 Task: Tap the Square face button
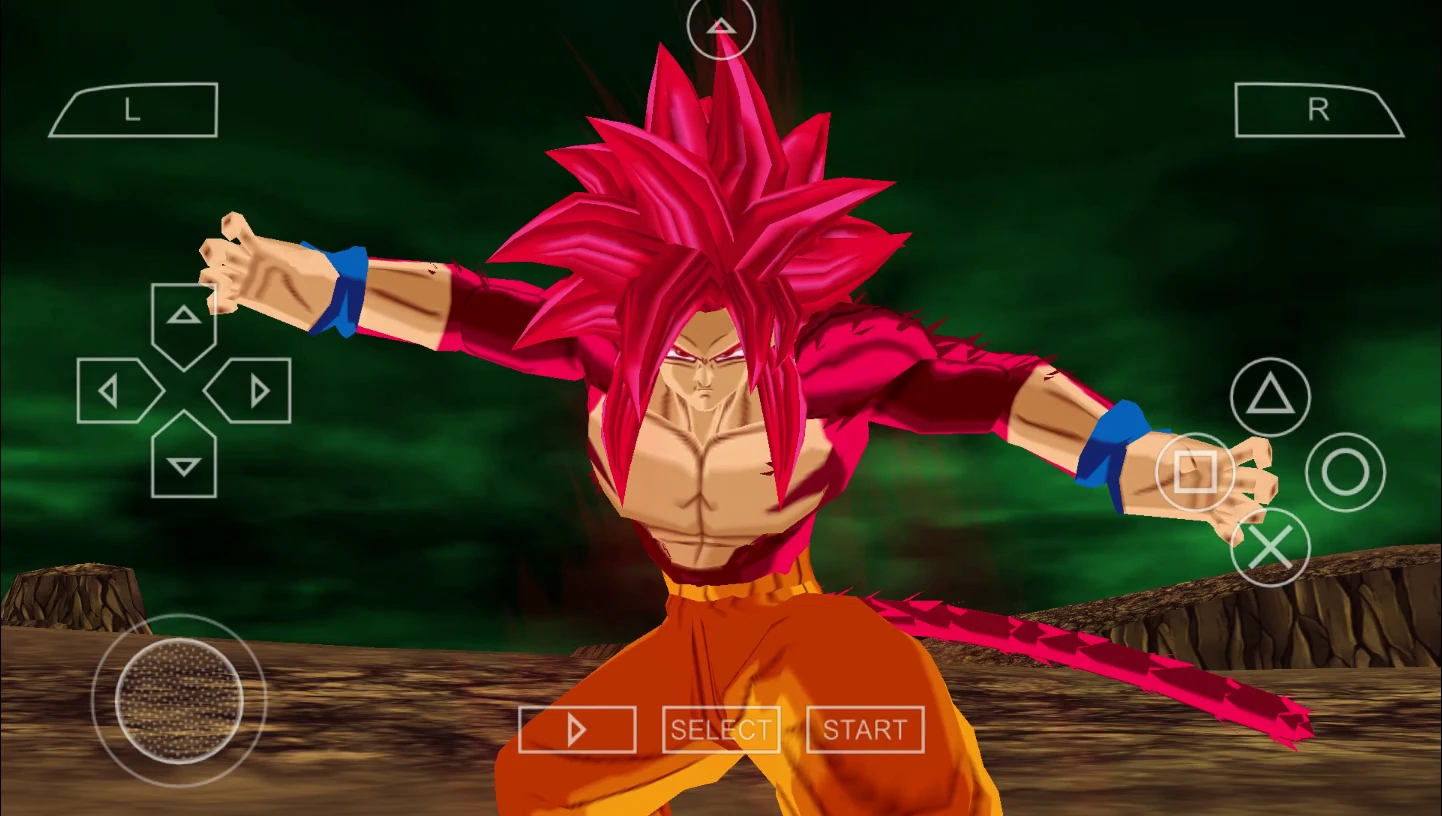(1195, 472)
